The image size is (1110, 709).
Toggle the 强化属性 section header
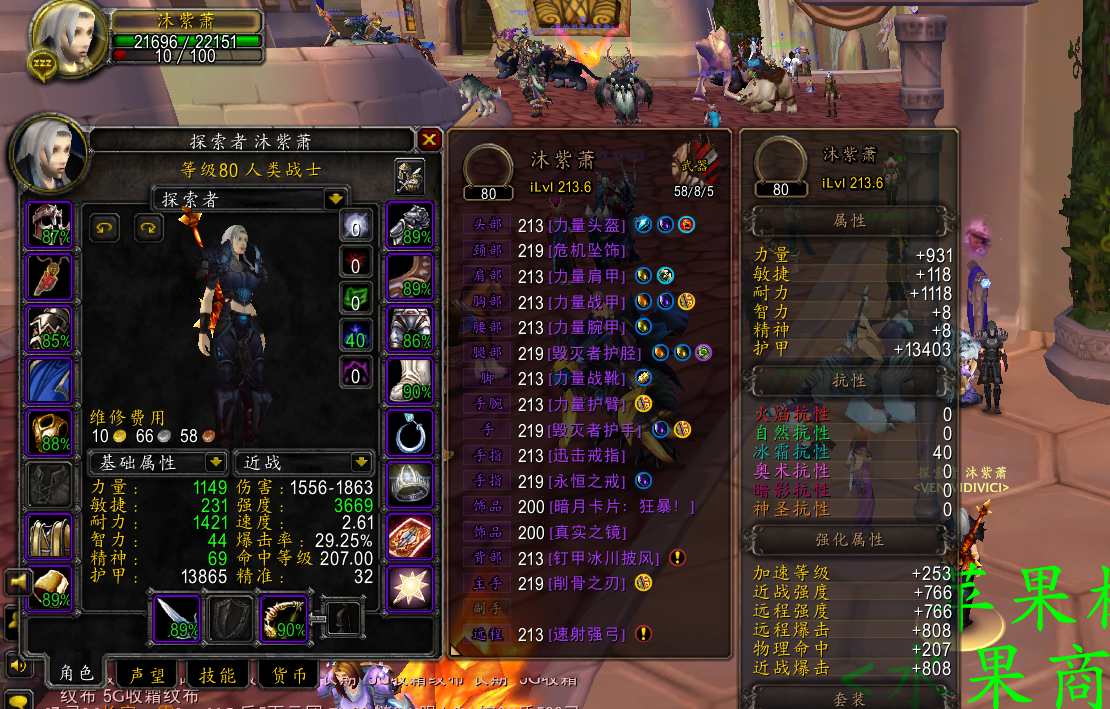coord(849,539)
